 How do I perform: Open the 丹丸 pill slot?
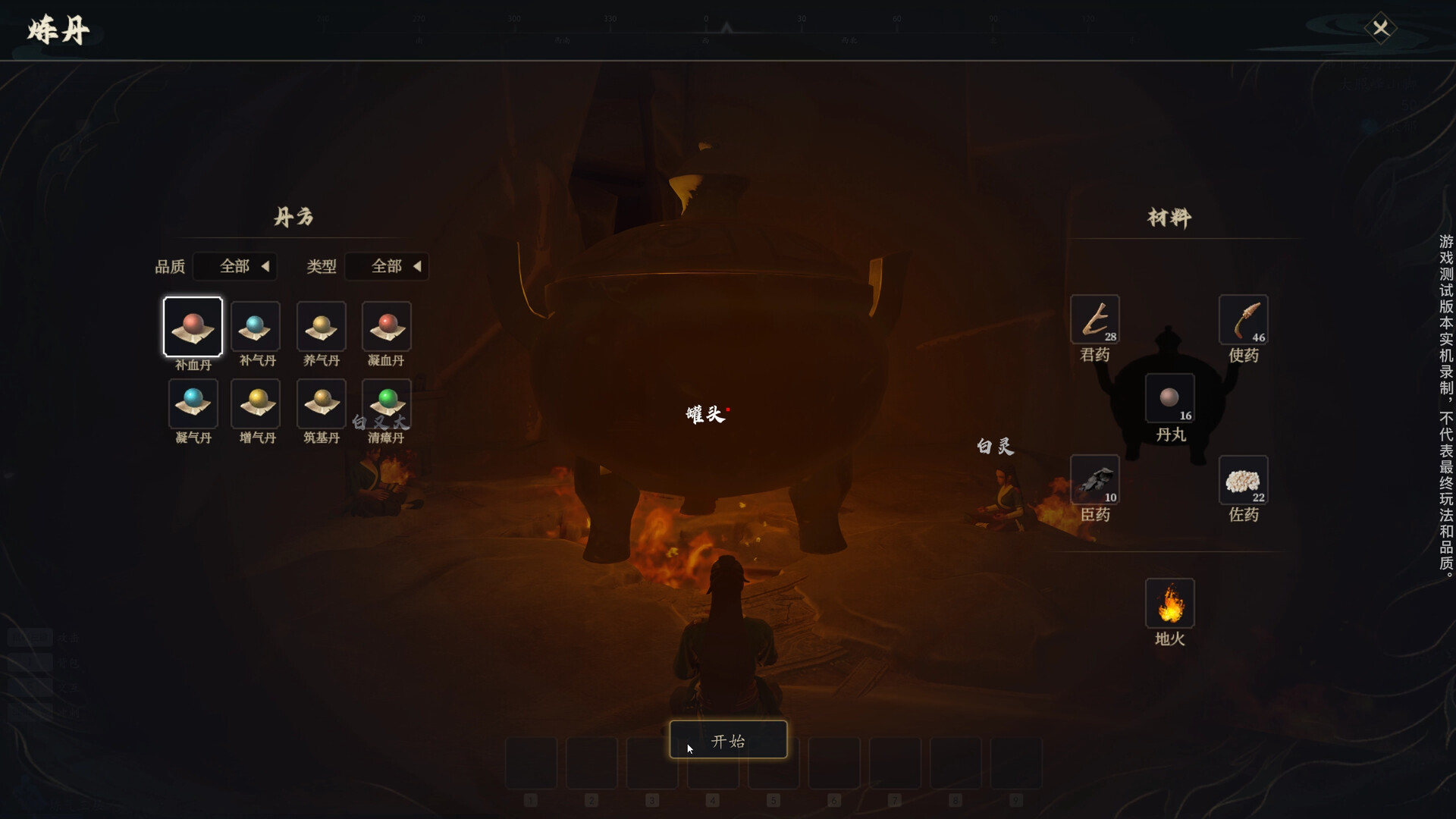[x=1169, y=398]
